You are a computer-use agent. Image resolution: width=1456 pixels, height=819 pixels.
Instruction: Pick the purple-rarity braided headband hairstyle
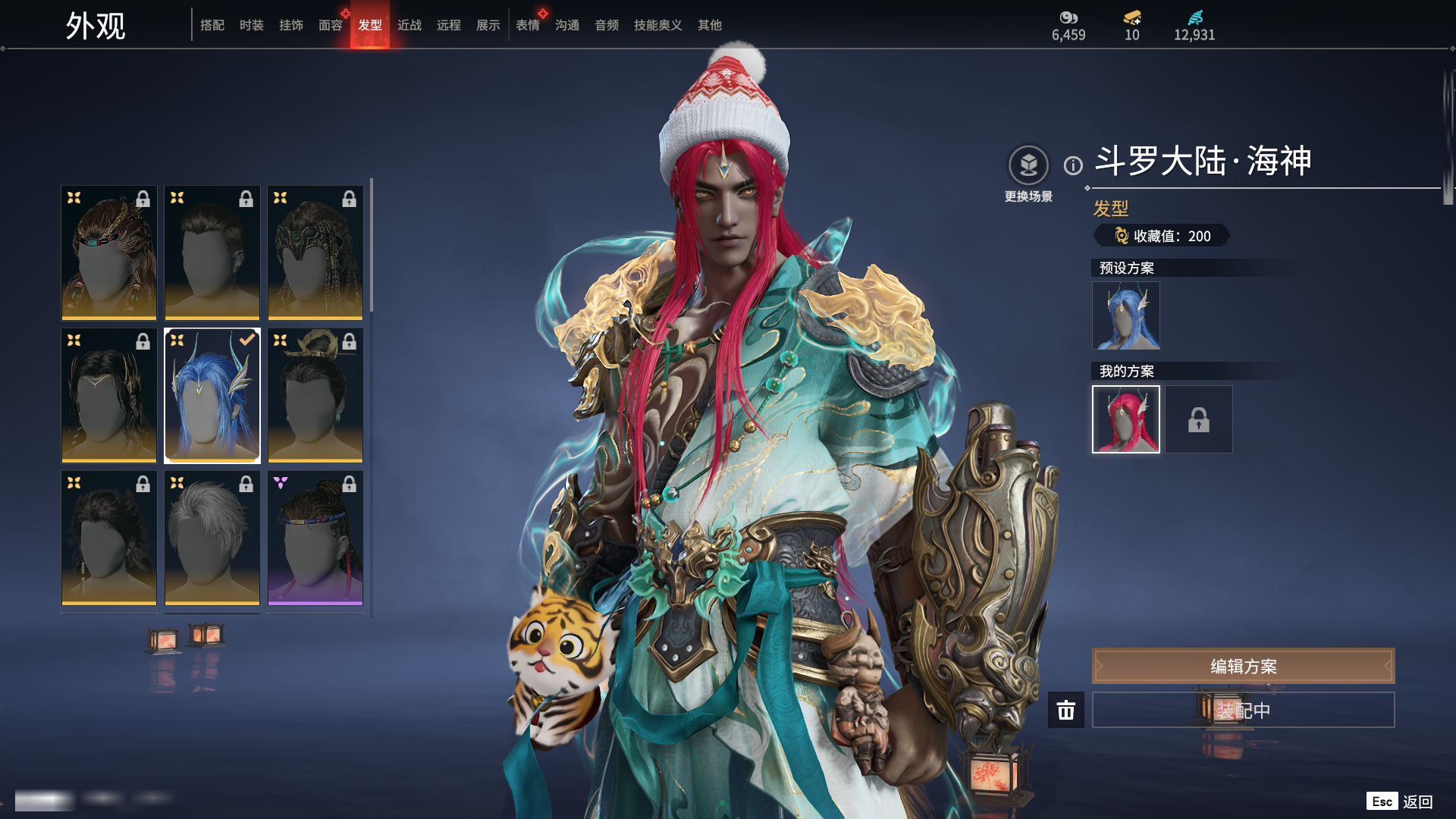[x=315, y=538]
